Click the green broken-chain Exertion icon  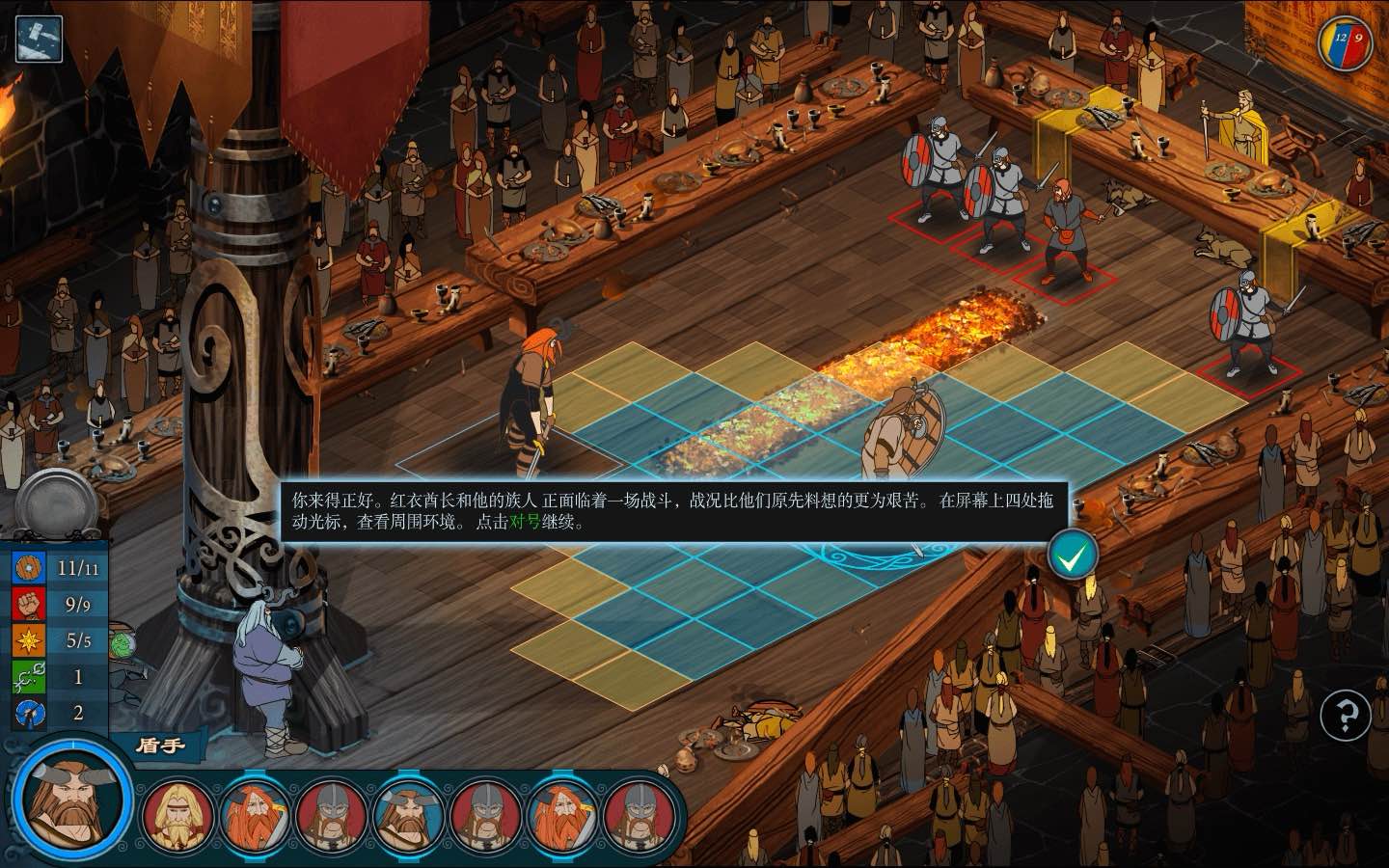(x=29, y=676)
